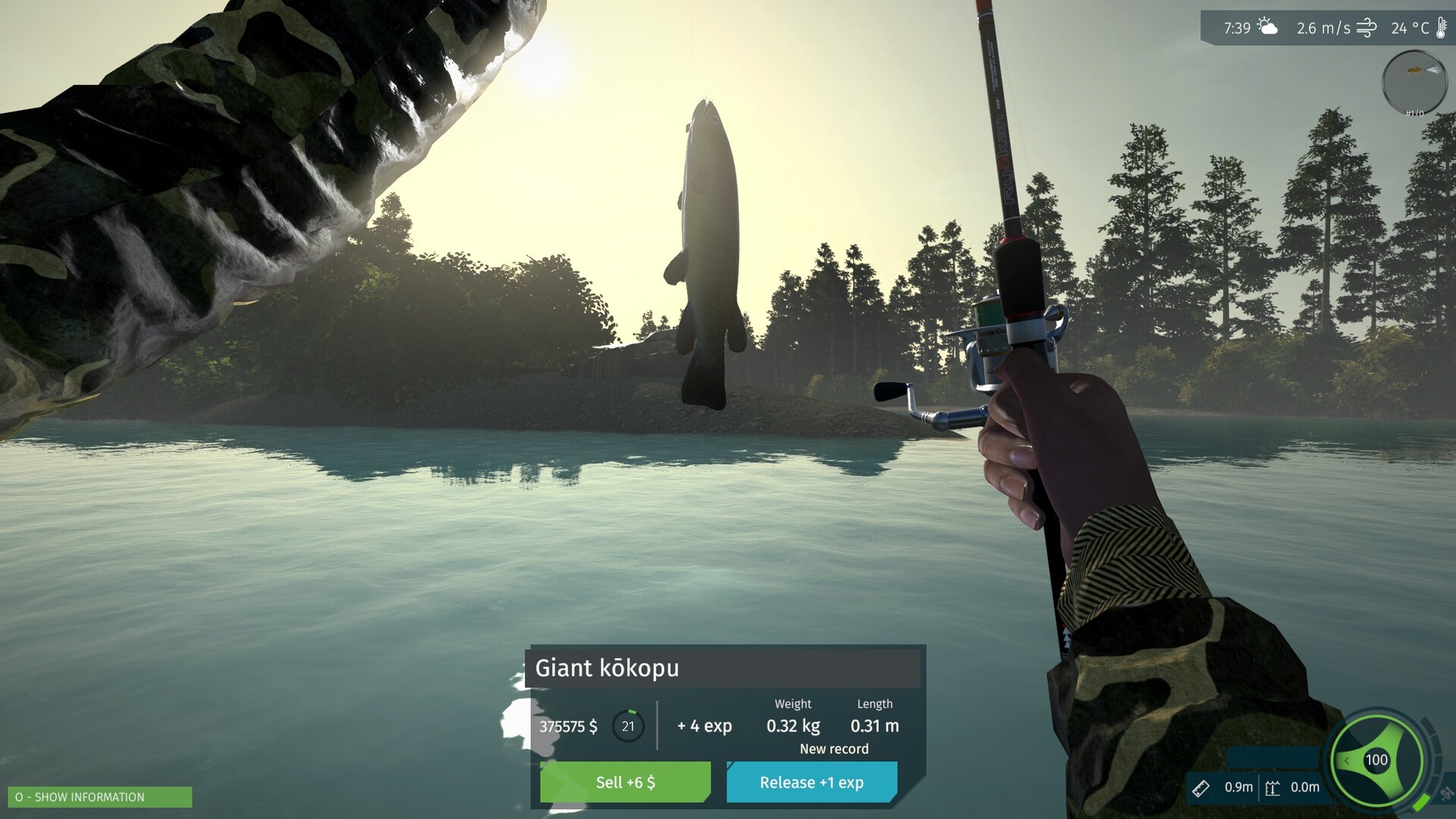This screenshot has height=819, width=1456.
Task: Click the ruler icon showing cast distance 0.9m
Action: [1202, 787]
